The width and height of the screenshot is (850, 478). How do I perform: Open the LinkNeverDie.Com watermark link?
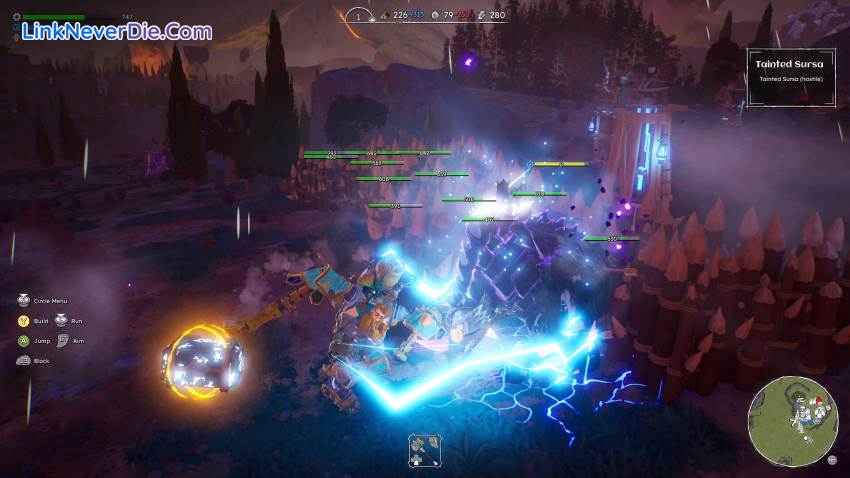[117, 31]
